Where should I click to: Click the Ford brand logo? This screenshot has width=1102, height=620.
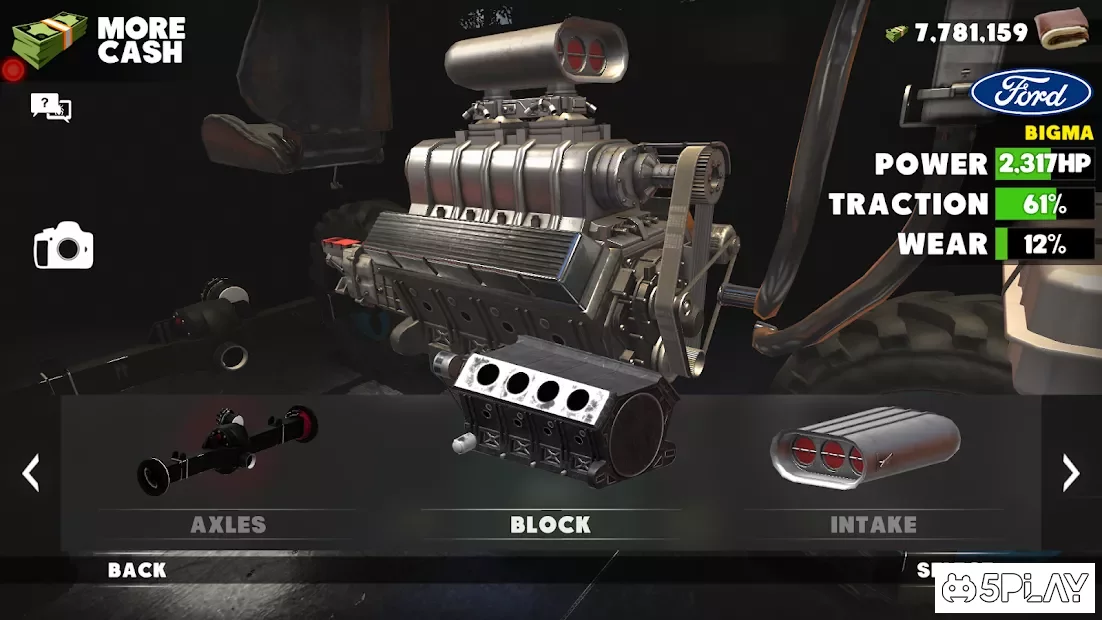[1031, 94]
